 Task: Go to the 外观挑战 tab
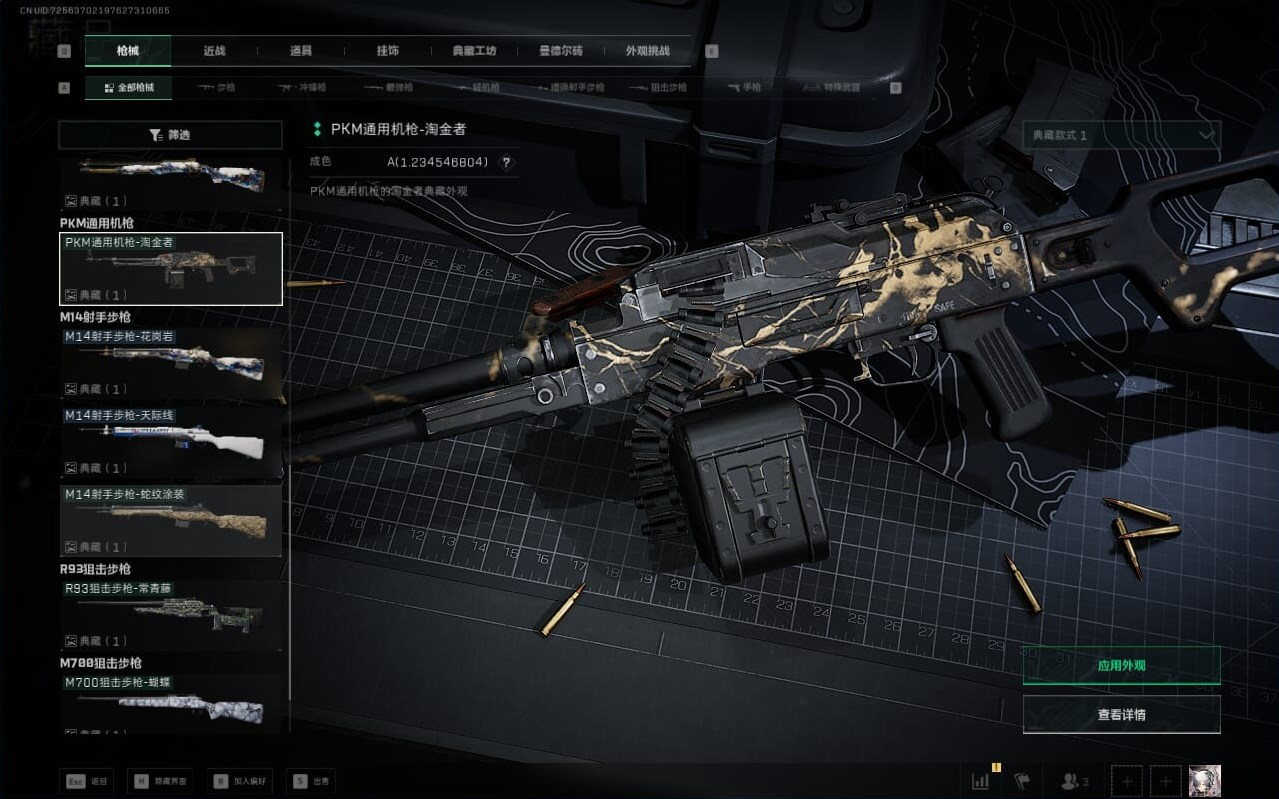tap(647, 51)
